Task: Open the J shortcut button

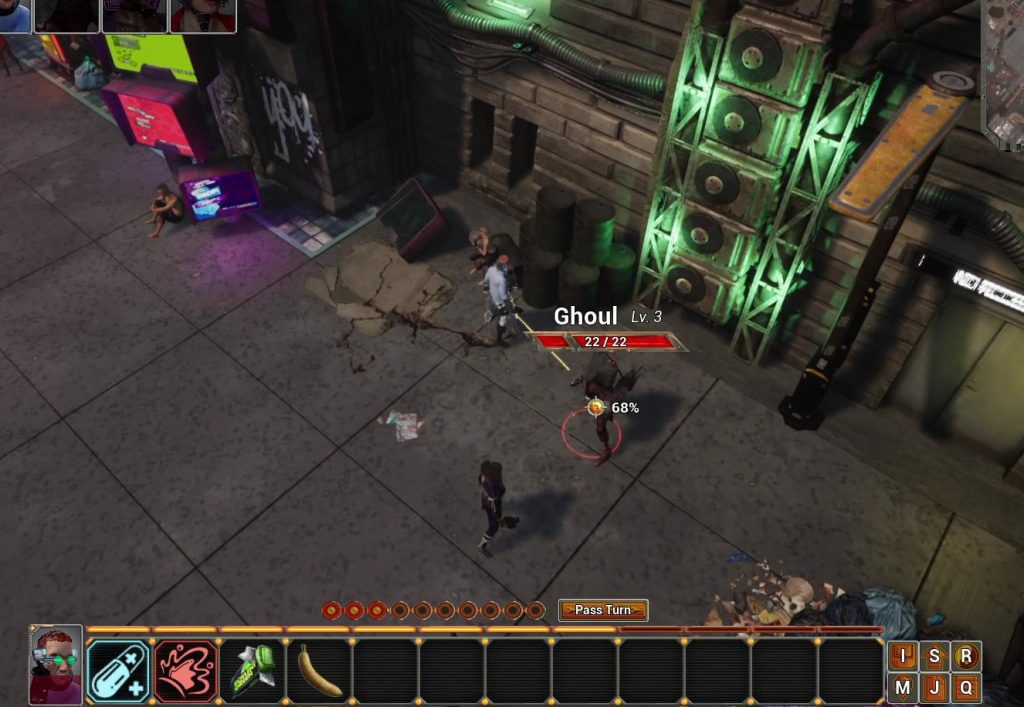Action: pyautogui.click(x=934, y=687)
